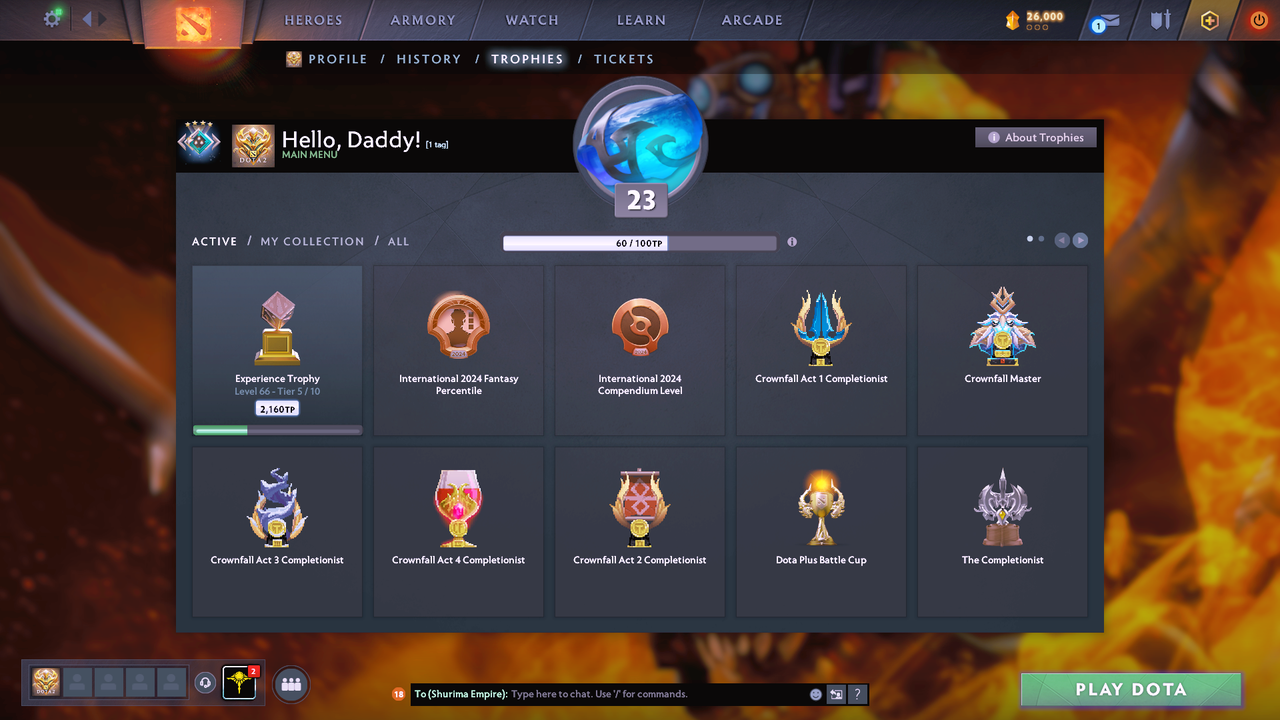
Task: Open the emoticon picker beside the chat box
Action: 815,693
